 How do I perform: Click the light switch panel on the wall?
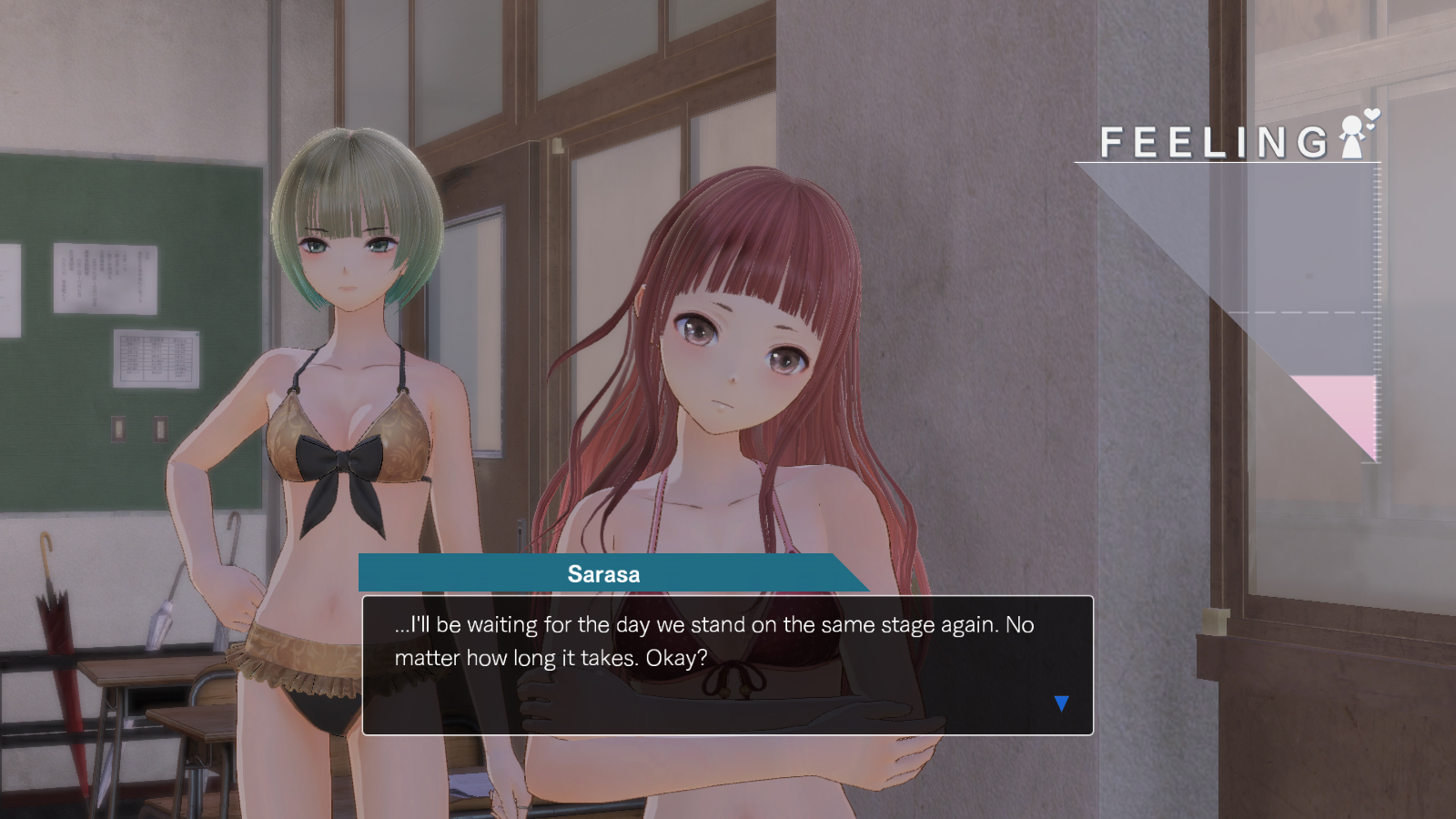pos(119,430)
